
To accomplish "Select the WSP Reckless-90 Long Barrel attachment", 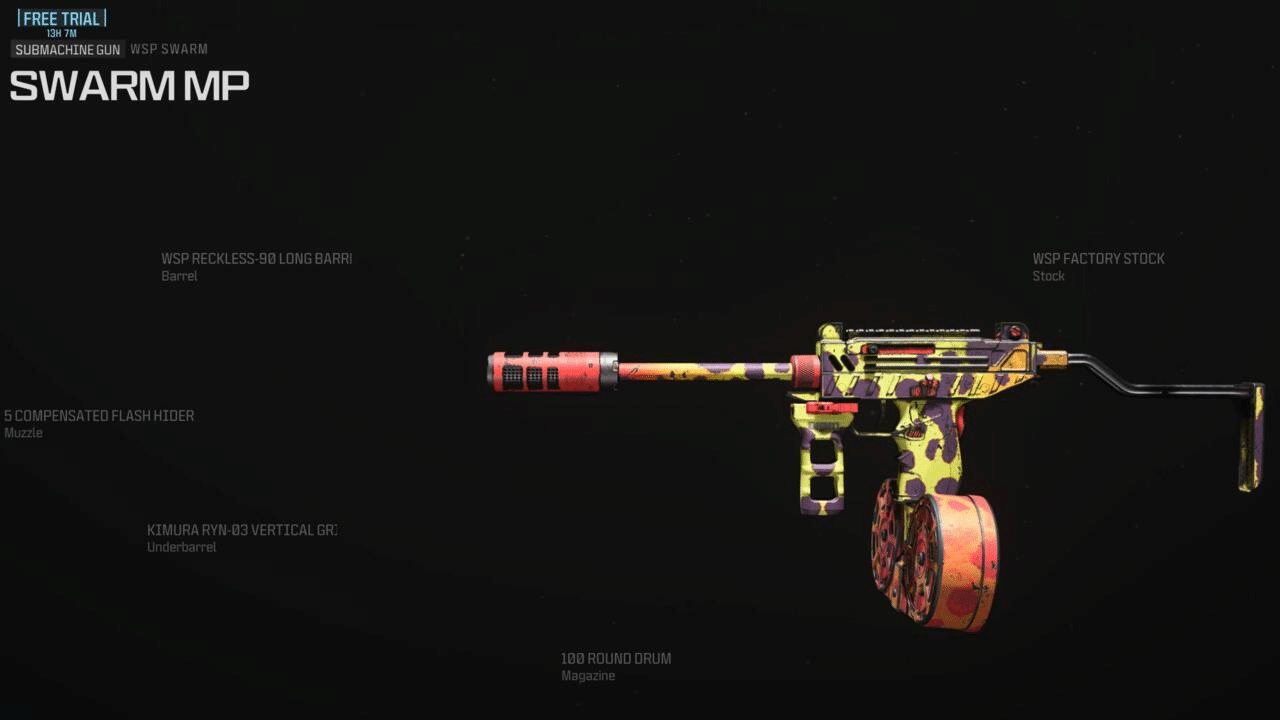I will pyautogui.click(x=256, y=258).
